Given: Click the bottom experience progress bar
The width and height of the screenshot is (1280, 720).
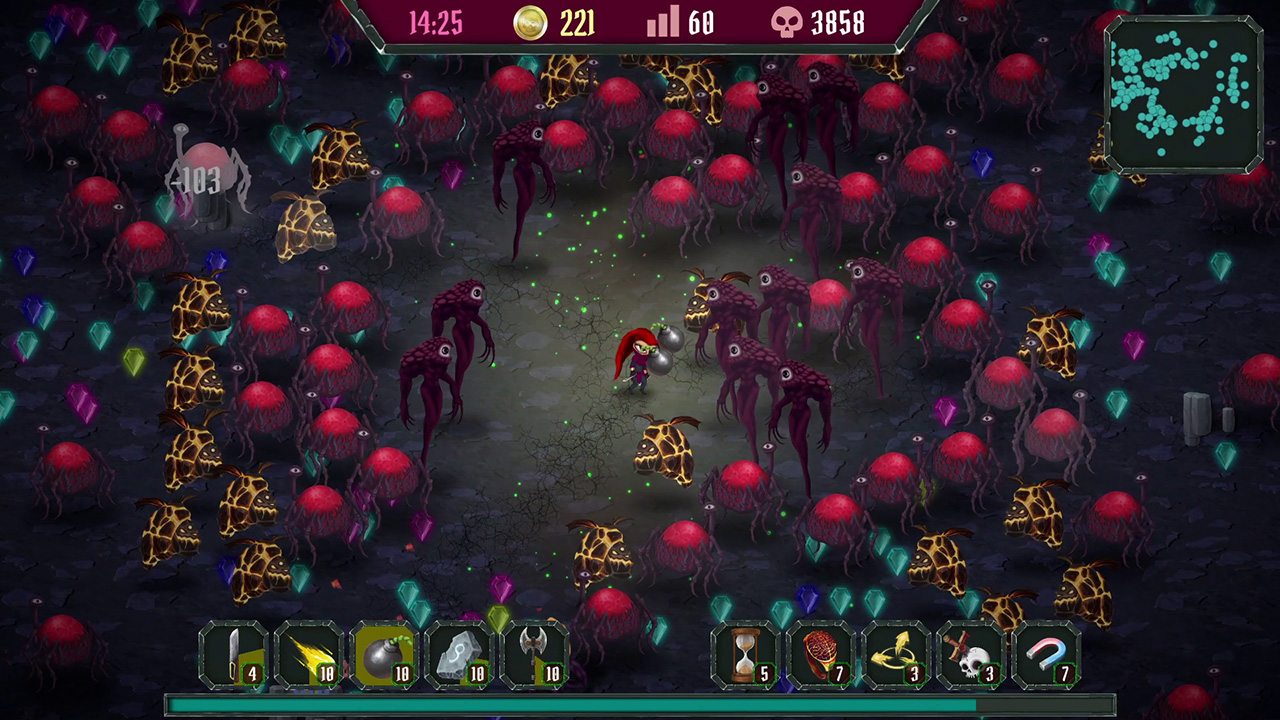Looking at the screenshot, I should 640,704.
